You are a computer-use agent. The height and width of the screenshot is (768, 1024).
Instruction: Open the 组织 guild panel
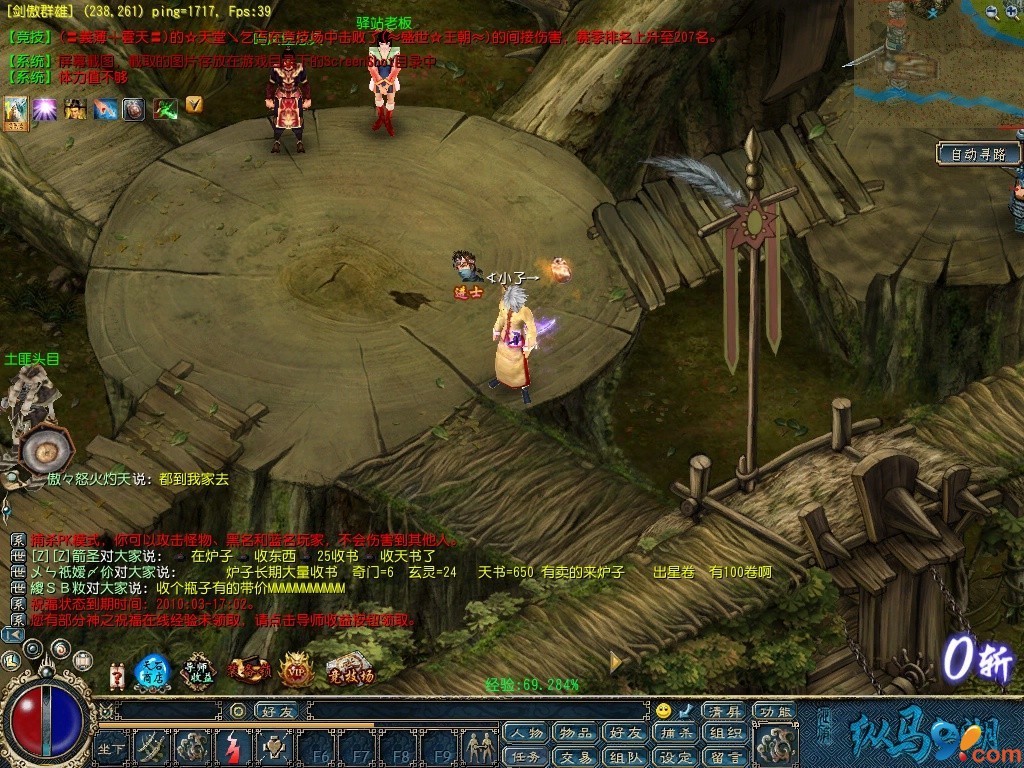coord(723,734)
